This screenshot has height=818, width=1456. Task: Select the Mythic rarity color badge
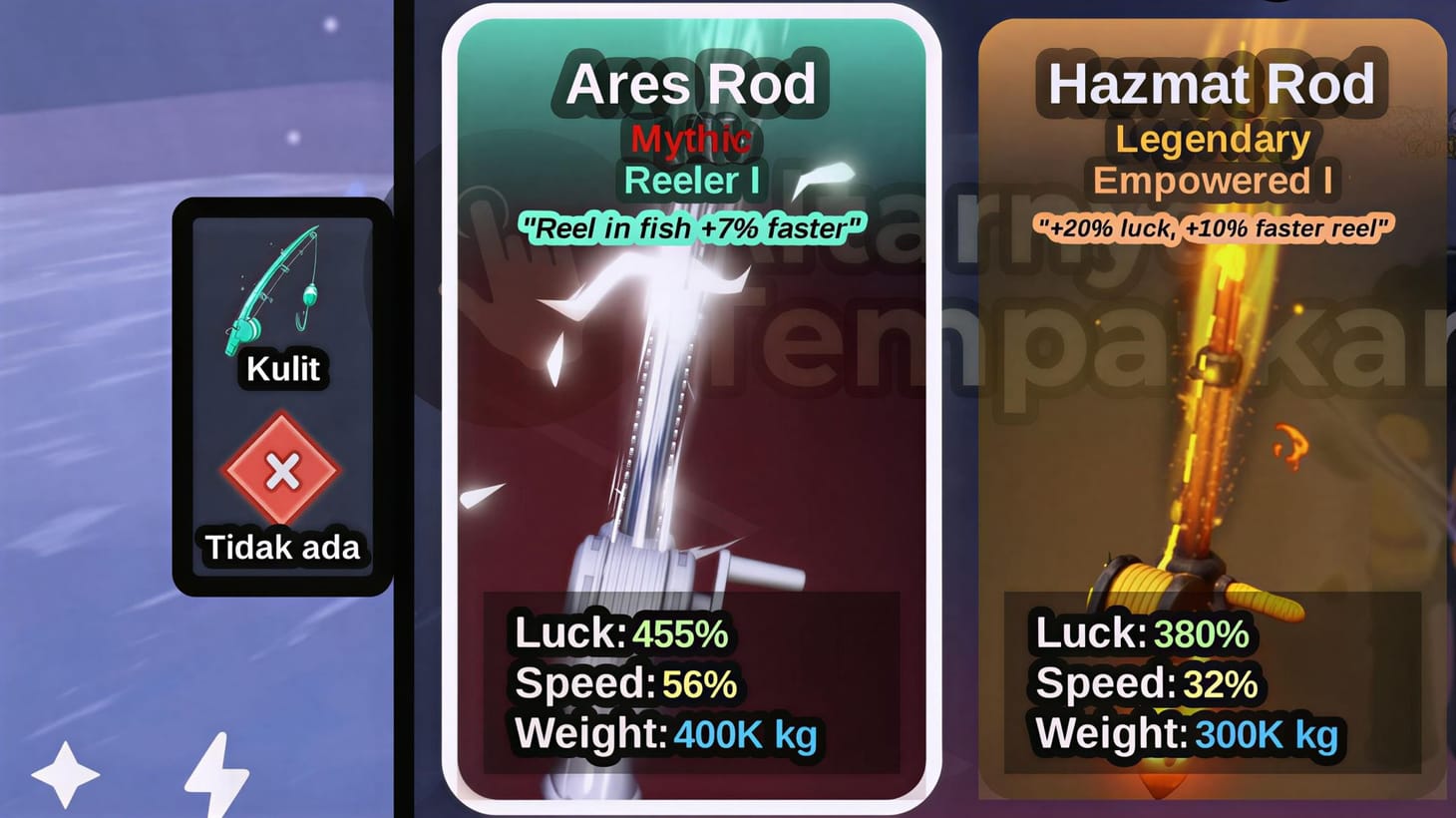pyautogui.click(x=692, y=141)
